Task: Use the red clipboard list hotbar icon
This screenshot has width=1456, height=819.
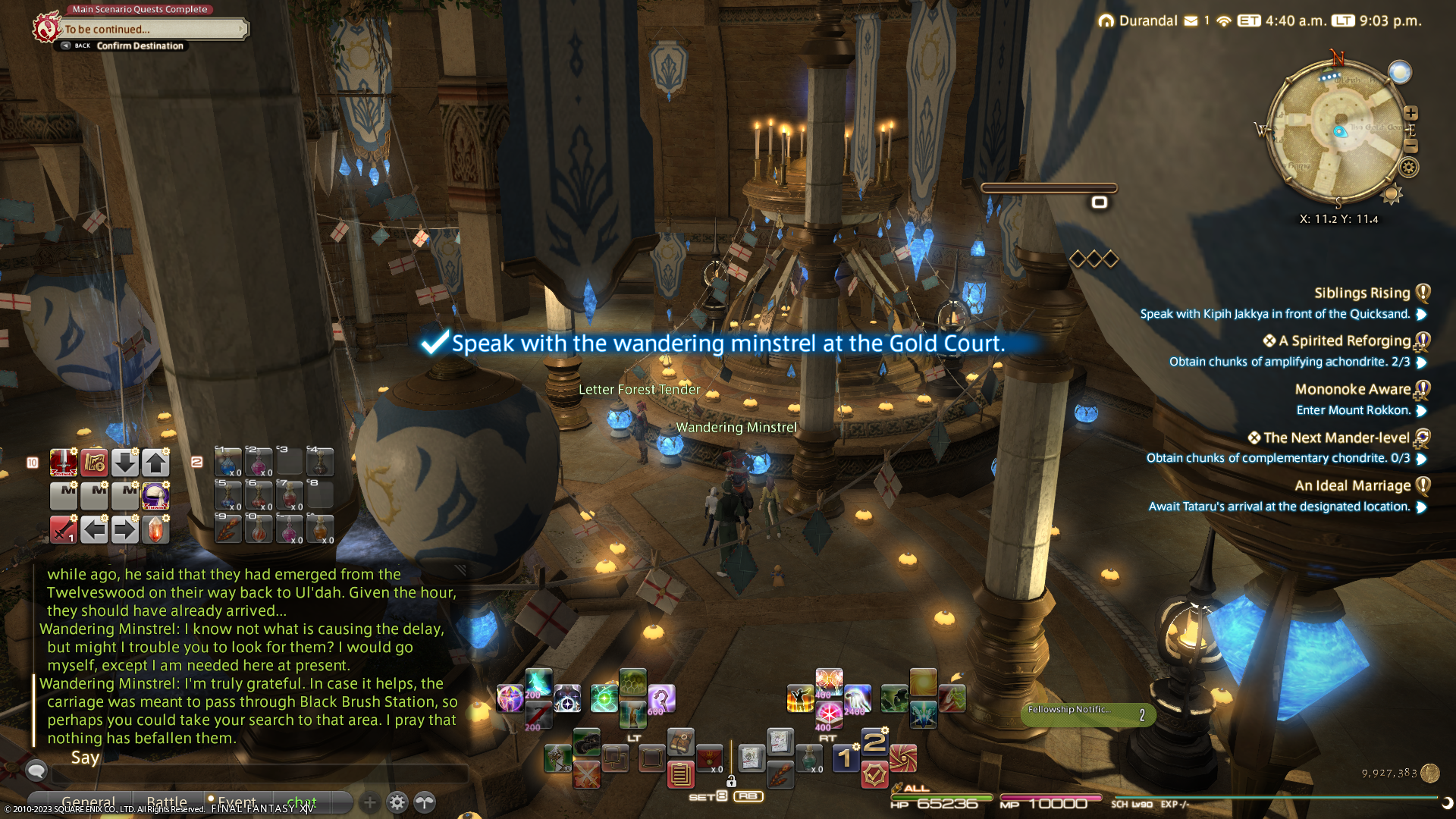Action: click(x=680, y=774)
